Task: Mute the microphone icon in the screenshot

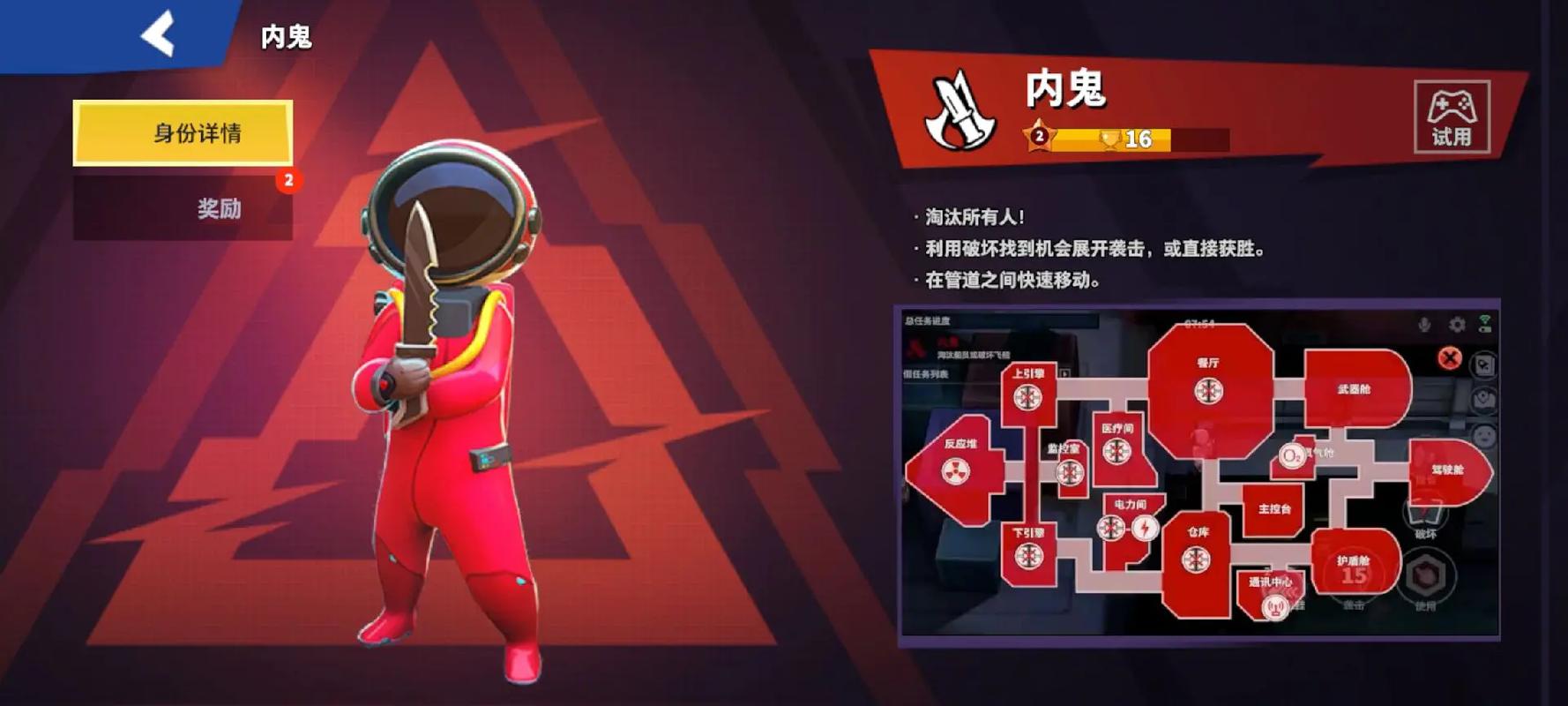Action: click(1423, 324)
